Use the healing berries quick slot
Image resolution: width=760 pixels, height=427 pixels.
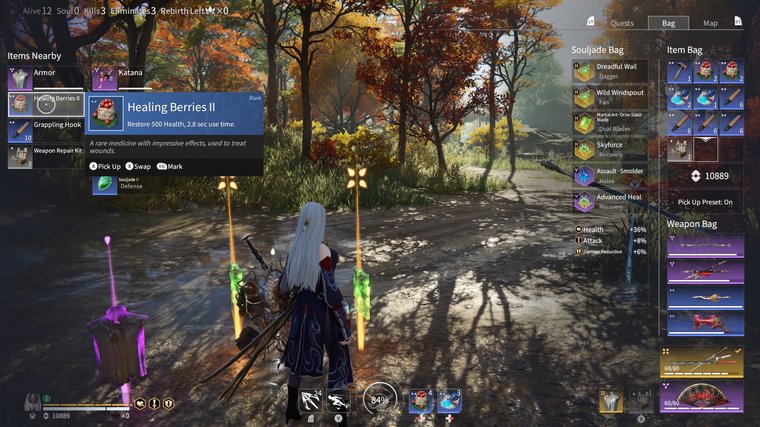pyautogui.click(x=421, y=401)
